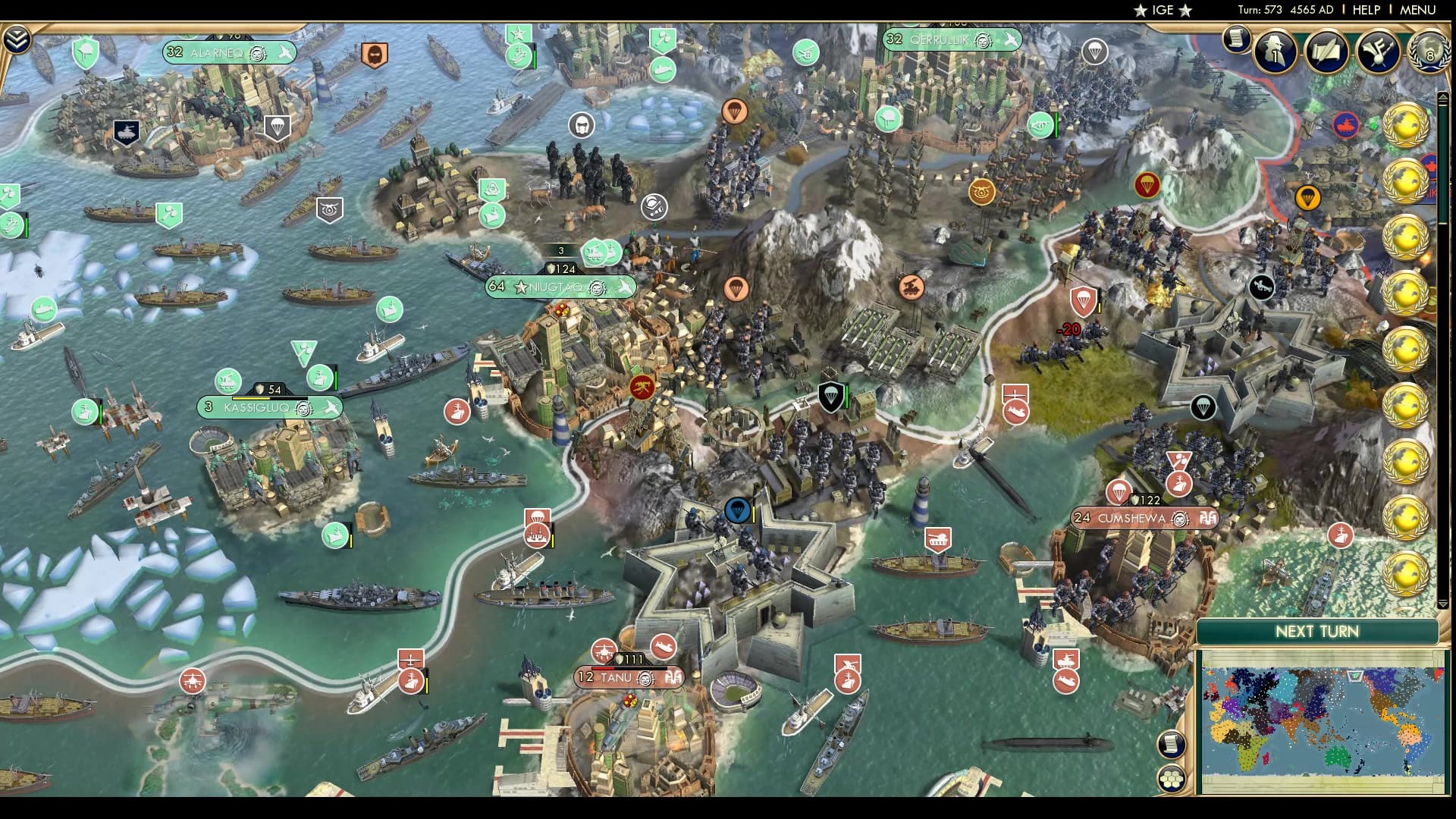
Task: Open the espionage overview via the spy icon
Action: (x=1274, y=52)
